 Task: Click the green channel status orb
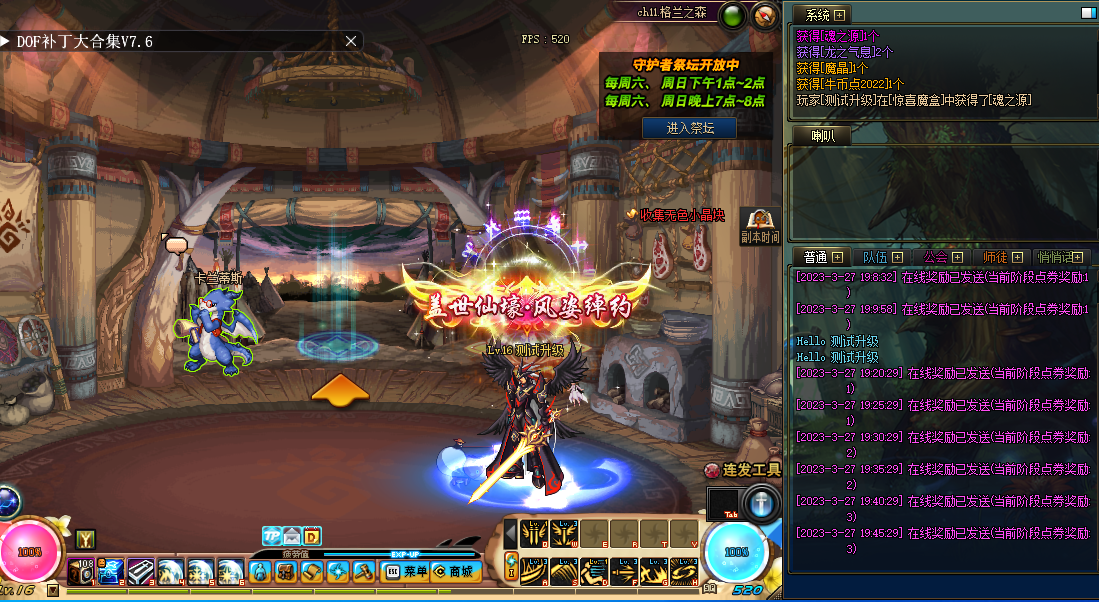[732, 16]
